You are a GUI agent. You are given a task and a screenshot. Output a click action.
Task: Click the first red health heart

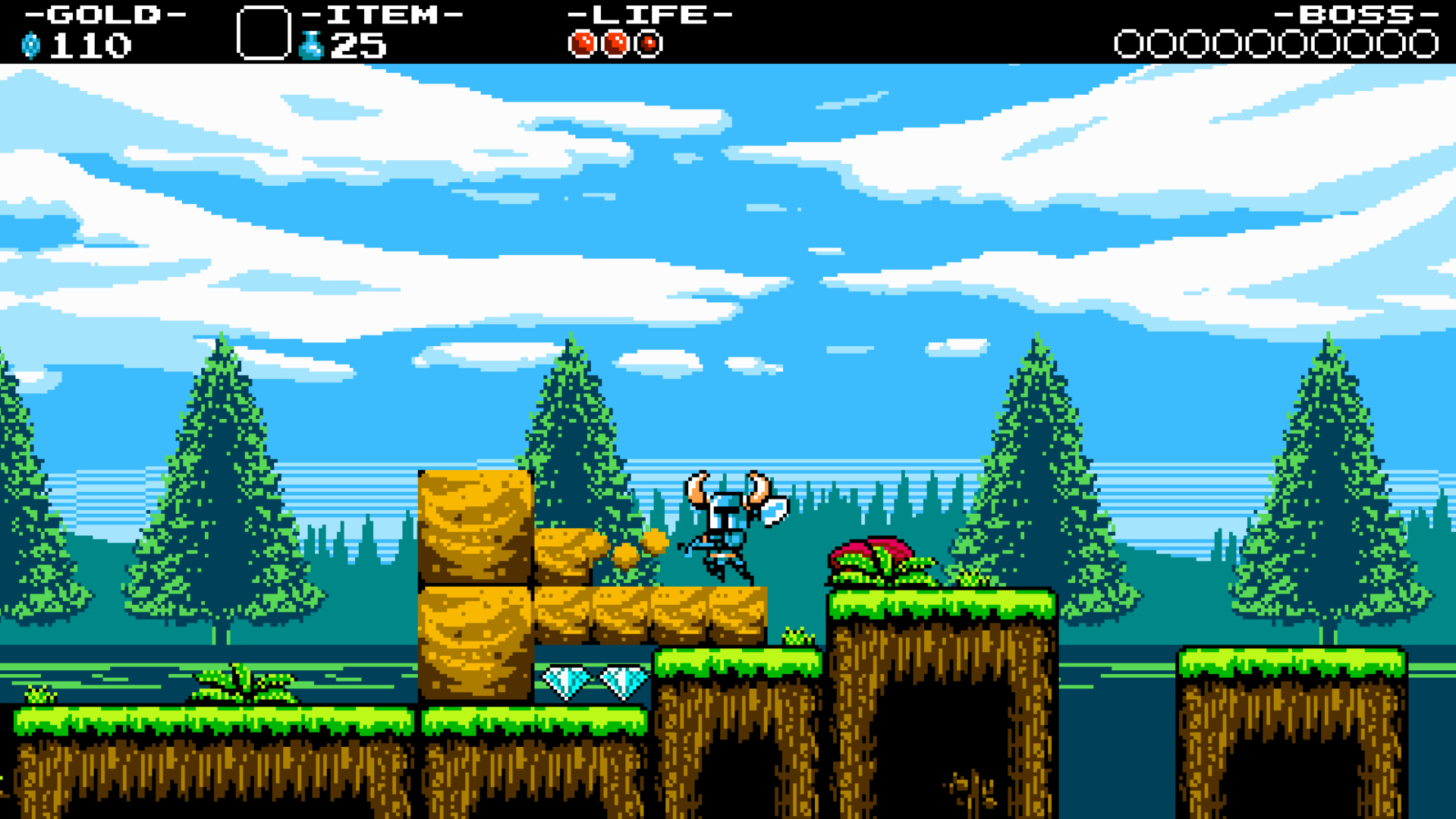[x=583, y=43]
